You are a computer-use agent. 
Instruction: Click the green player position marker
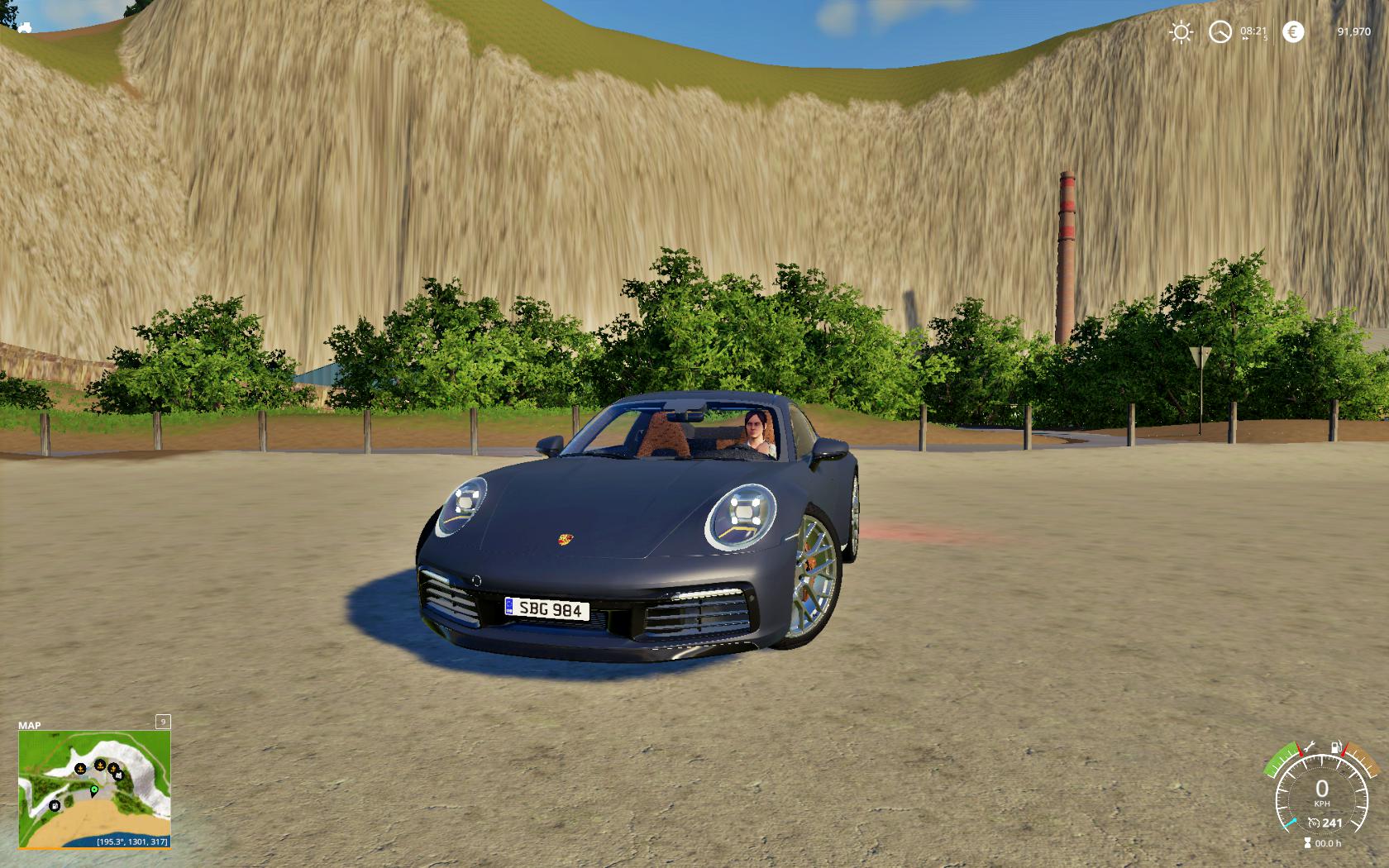(94, 790)
